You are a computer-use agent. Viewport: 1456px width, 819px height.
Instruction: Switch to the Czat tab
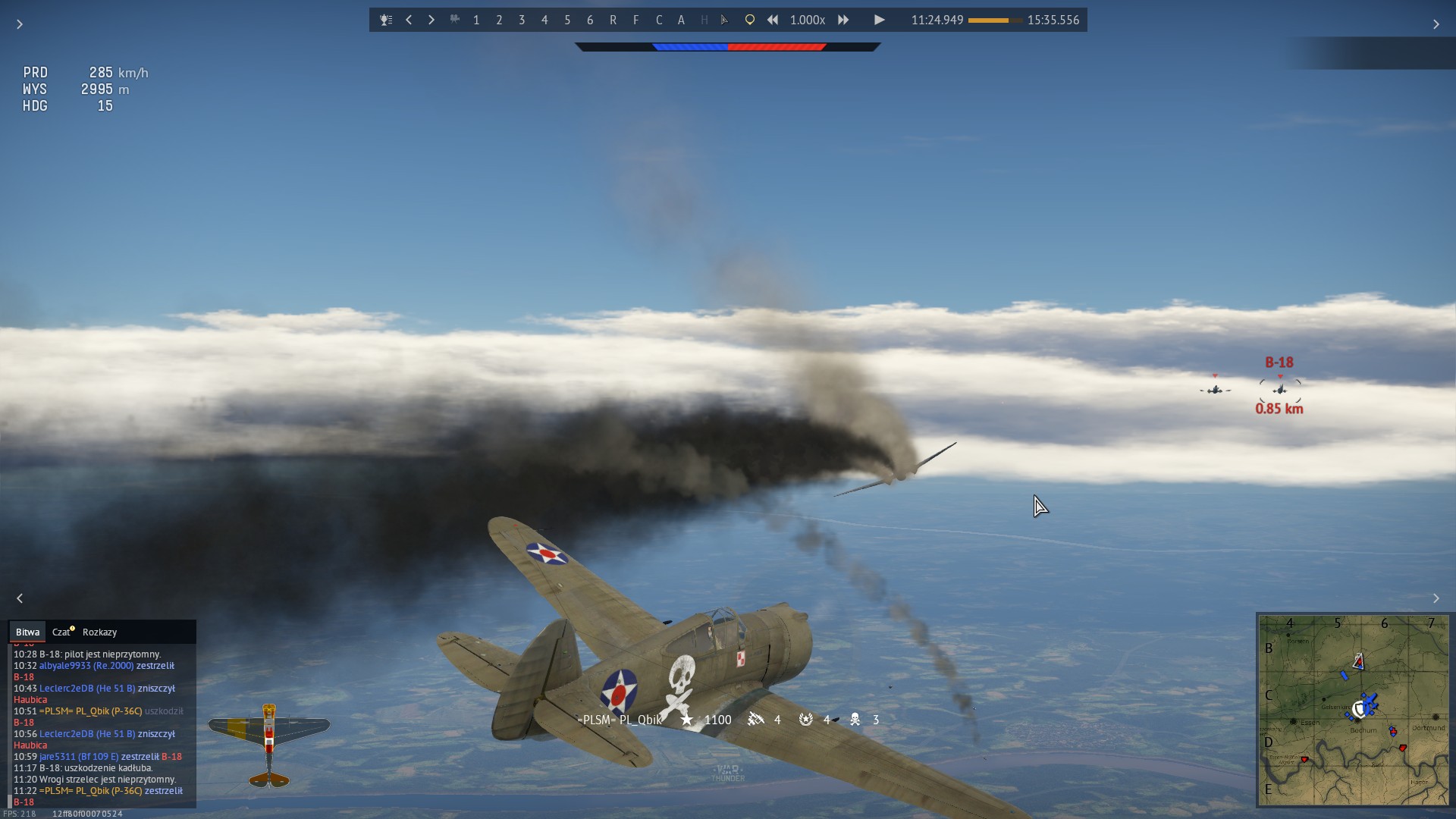click(x=61, y=632)
